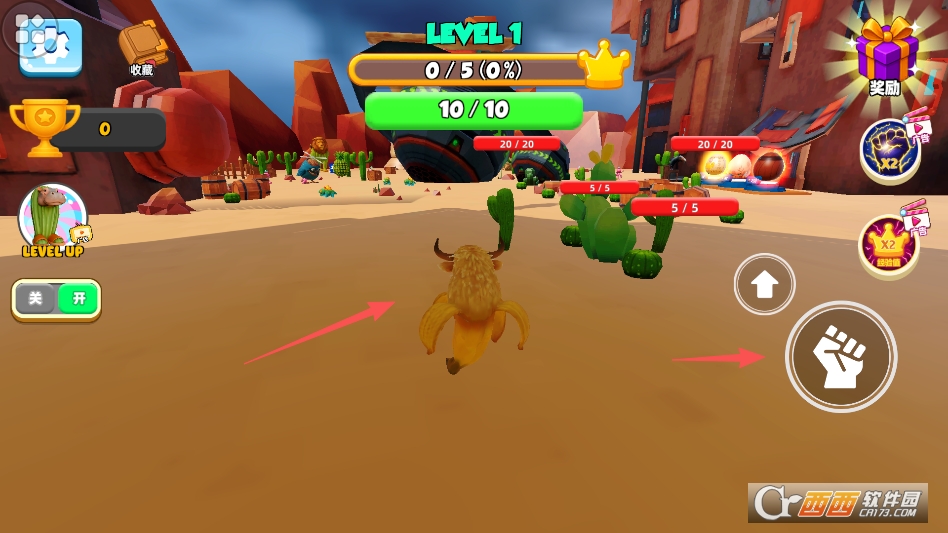Switch the toggle to 关 (off)

(x=36, y=298)
